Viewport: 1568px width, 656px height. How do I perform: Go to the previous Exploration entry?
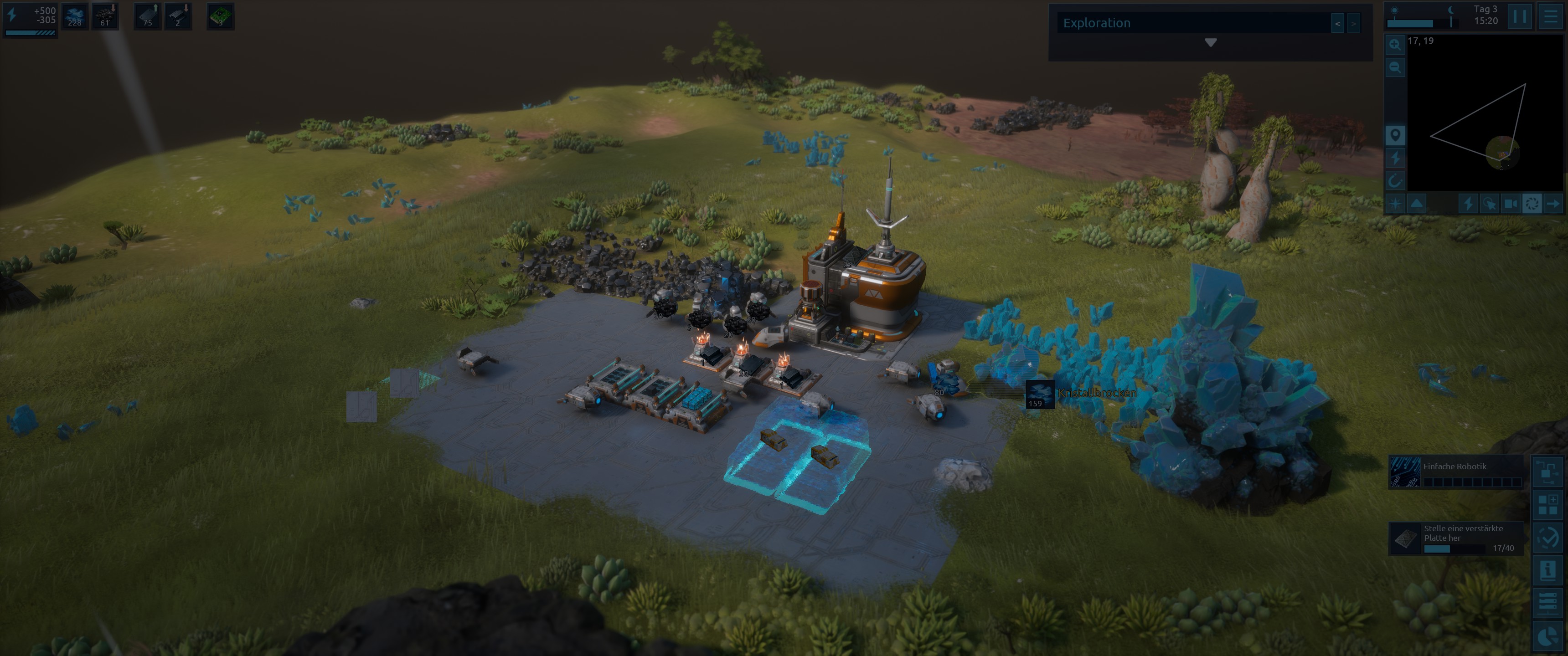tap(1337, 24)
